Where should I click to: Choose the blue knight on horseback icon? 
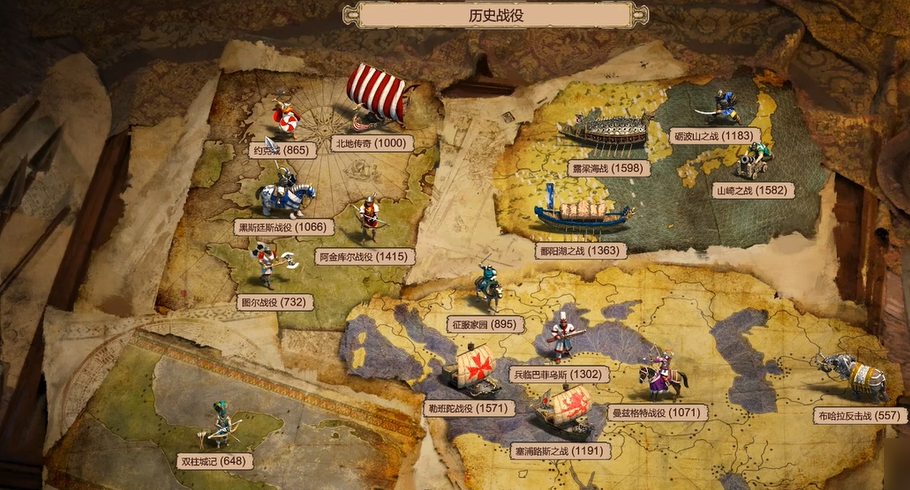coord(286,193)
